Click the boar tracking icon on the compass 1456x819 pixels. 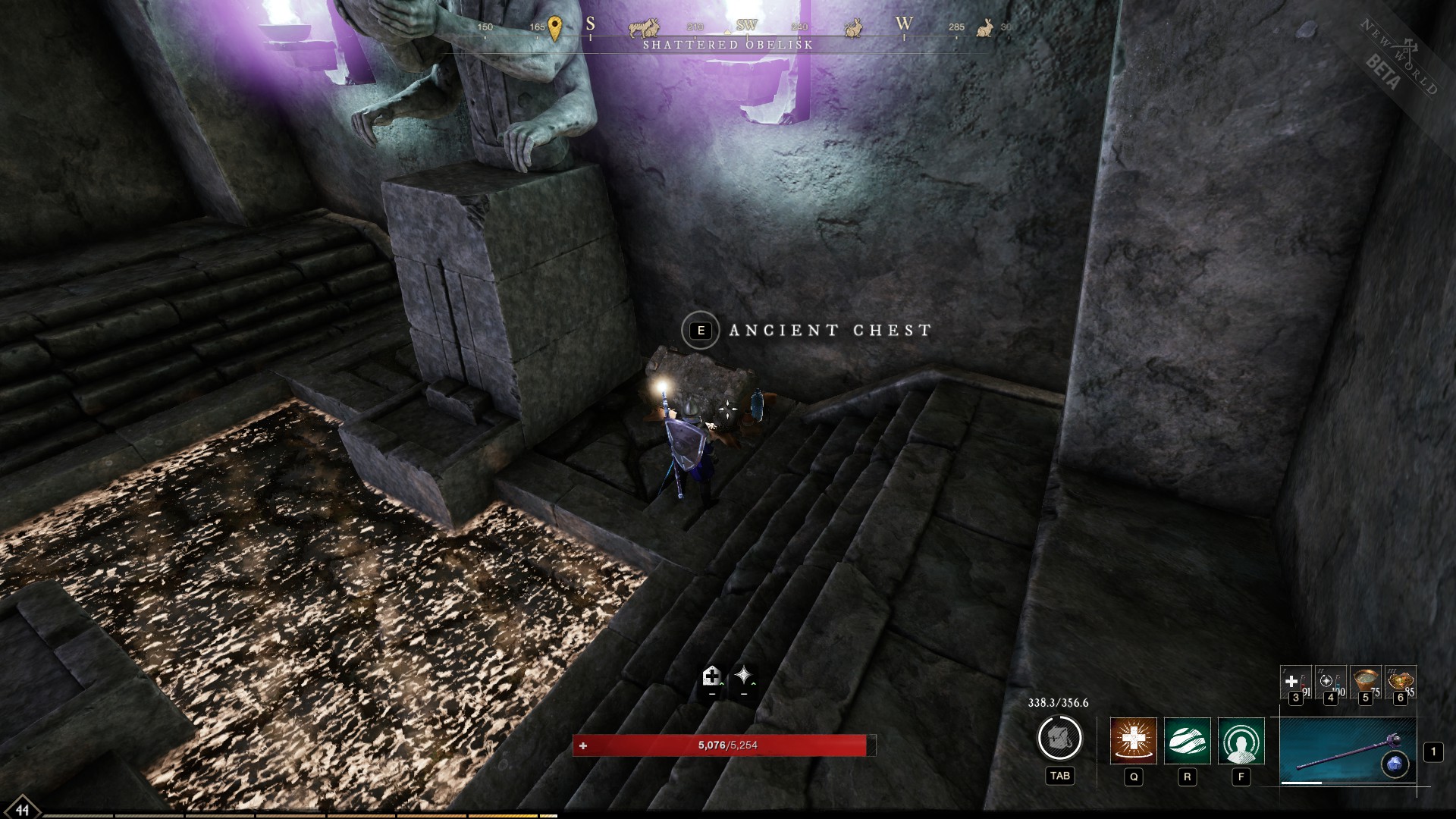(x=639, y=27)
